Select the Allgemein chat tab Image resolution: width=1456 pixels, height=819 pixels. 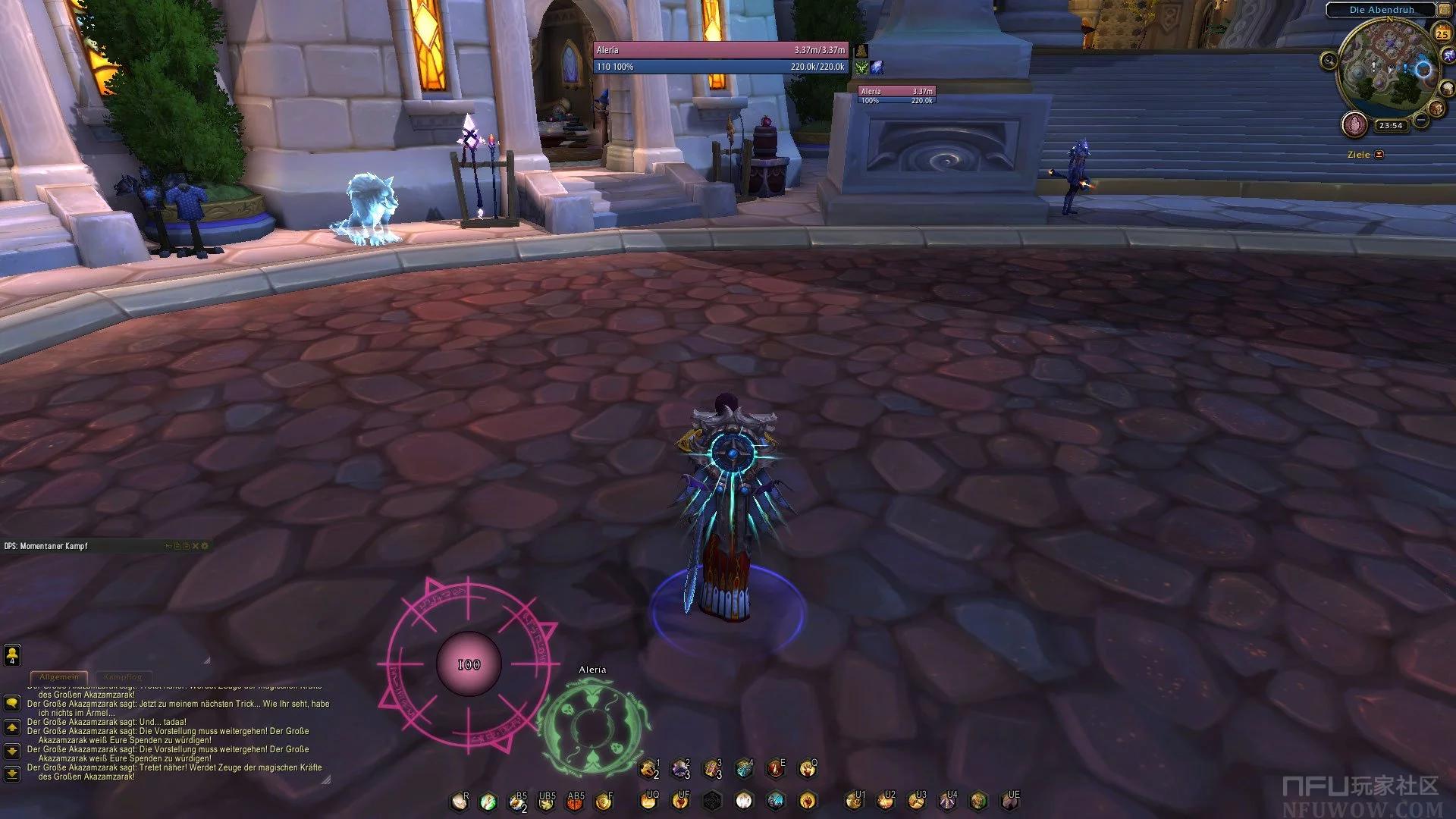point(59,676)
